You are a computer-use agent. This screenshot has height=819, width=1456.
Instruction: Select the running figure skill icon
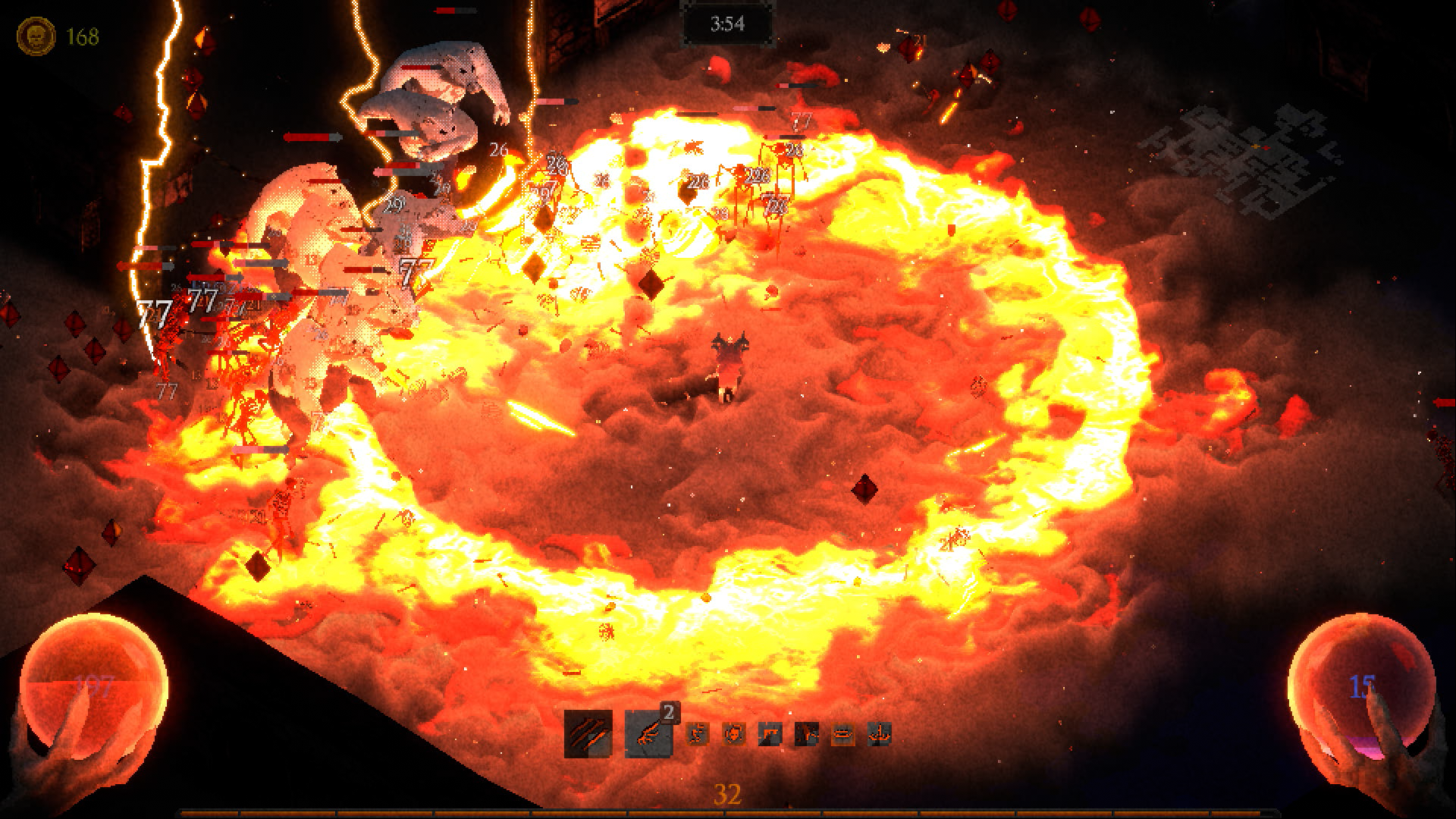coord(698,733)
